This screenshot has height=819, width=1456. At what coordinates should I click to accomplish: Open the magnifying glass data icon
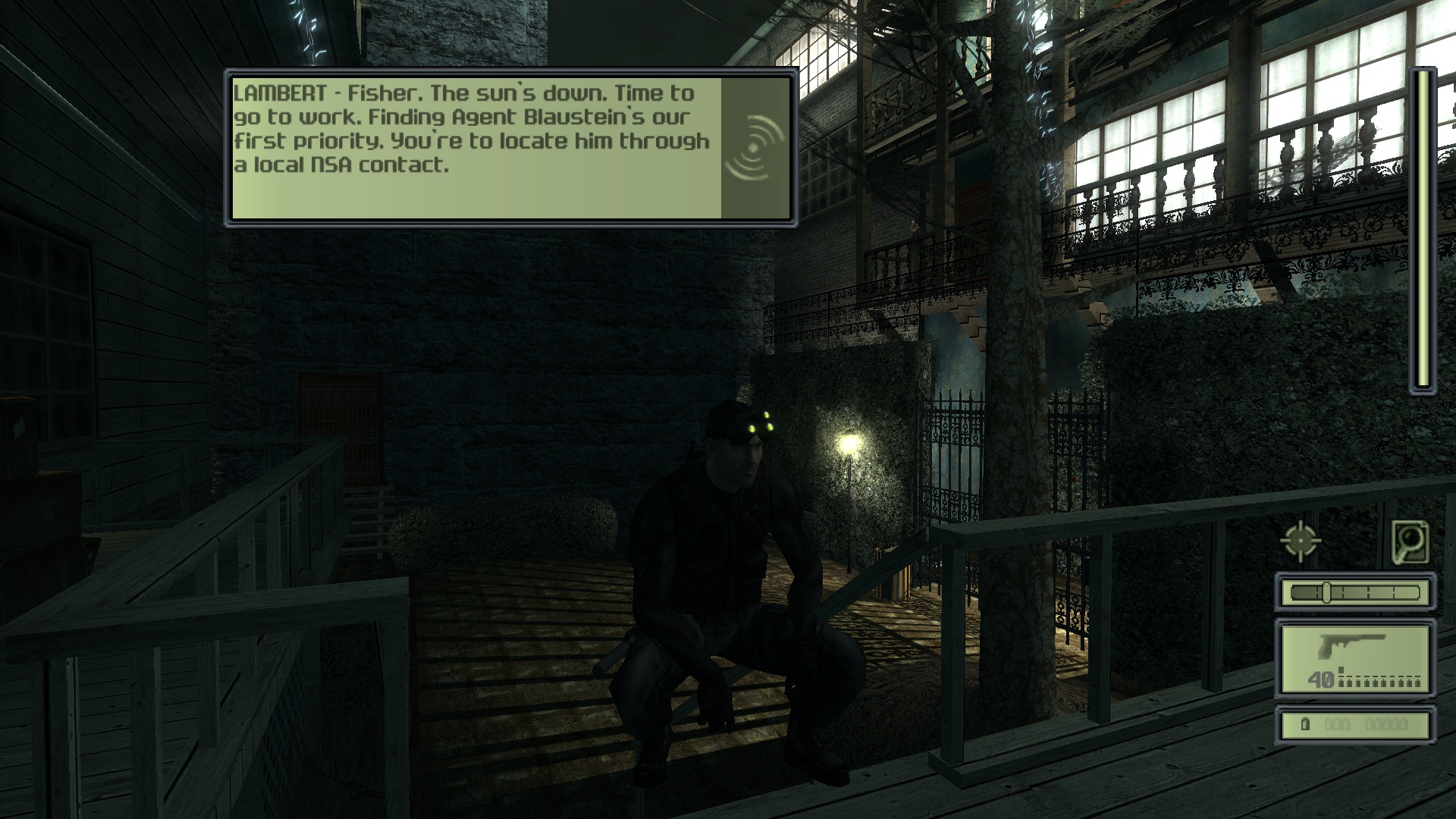[1410, 541]
